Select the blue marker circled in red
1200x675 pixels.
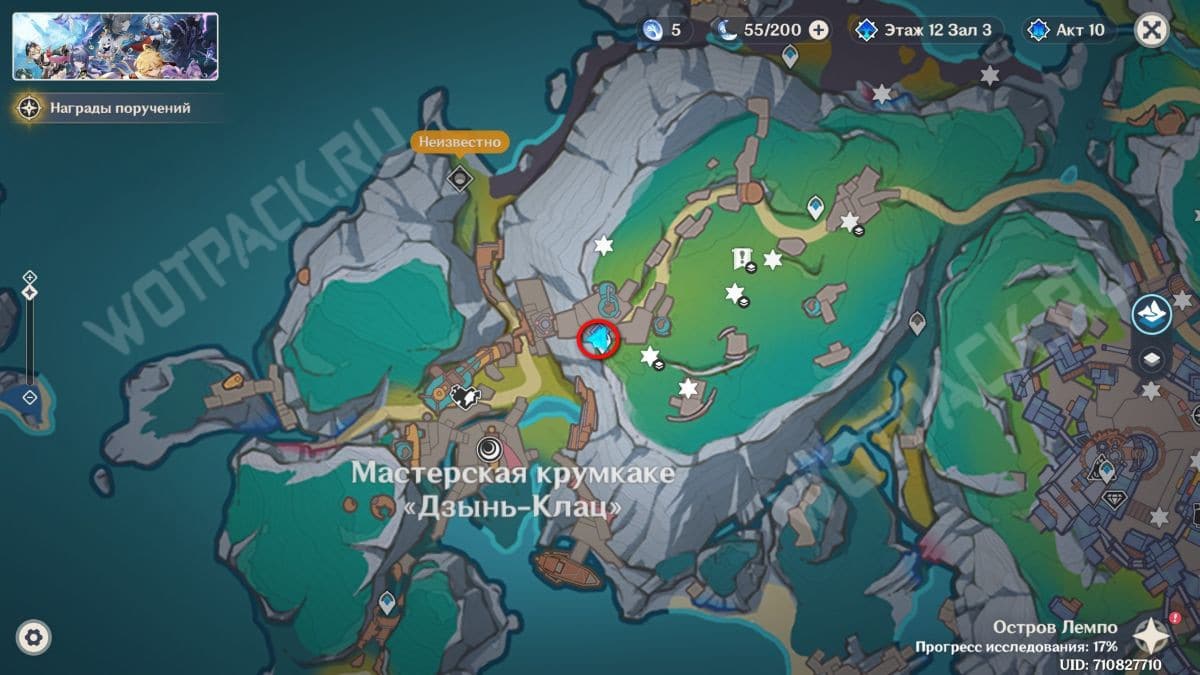599,341
